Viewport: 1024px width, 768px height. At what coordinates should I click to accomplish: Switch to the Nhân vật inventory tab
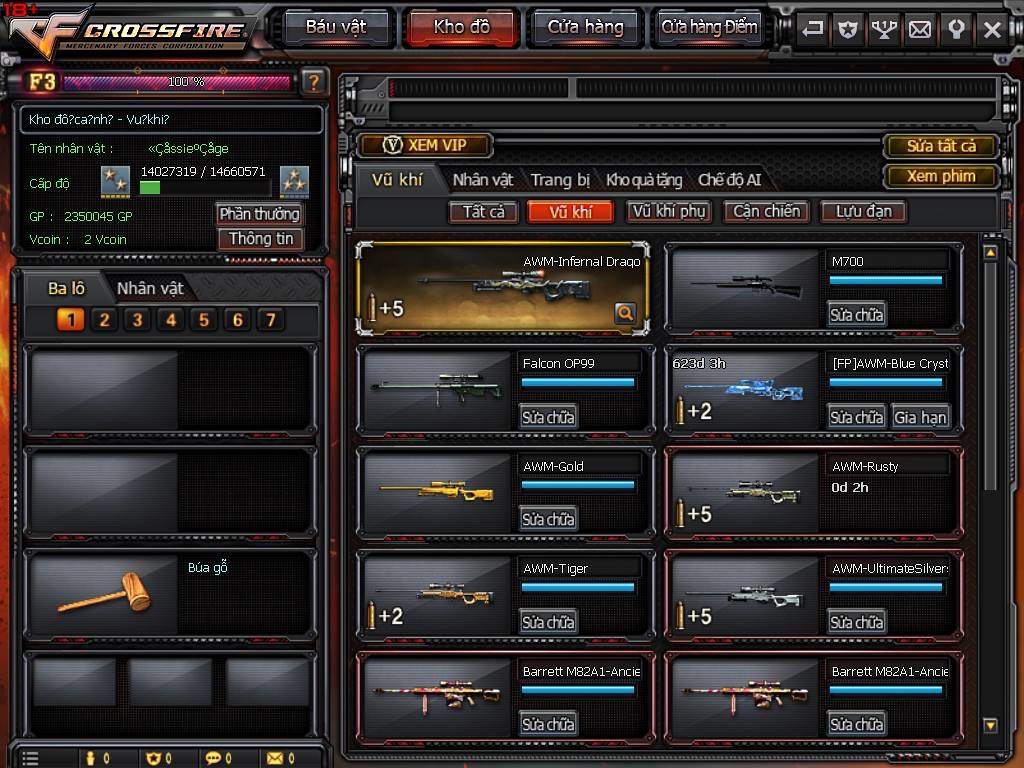click(483, 180)
